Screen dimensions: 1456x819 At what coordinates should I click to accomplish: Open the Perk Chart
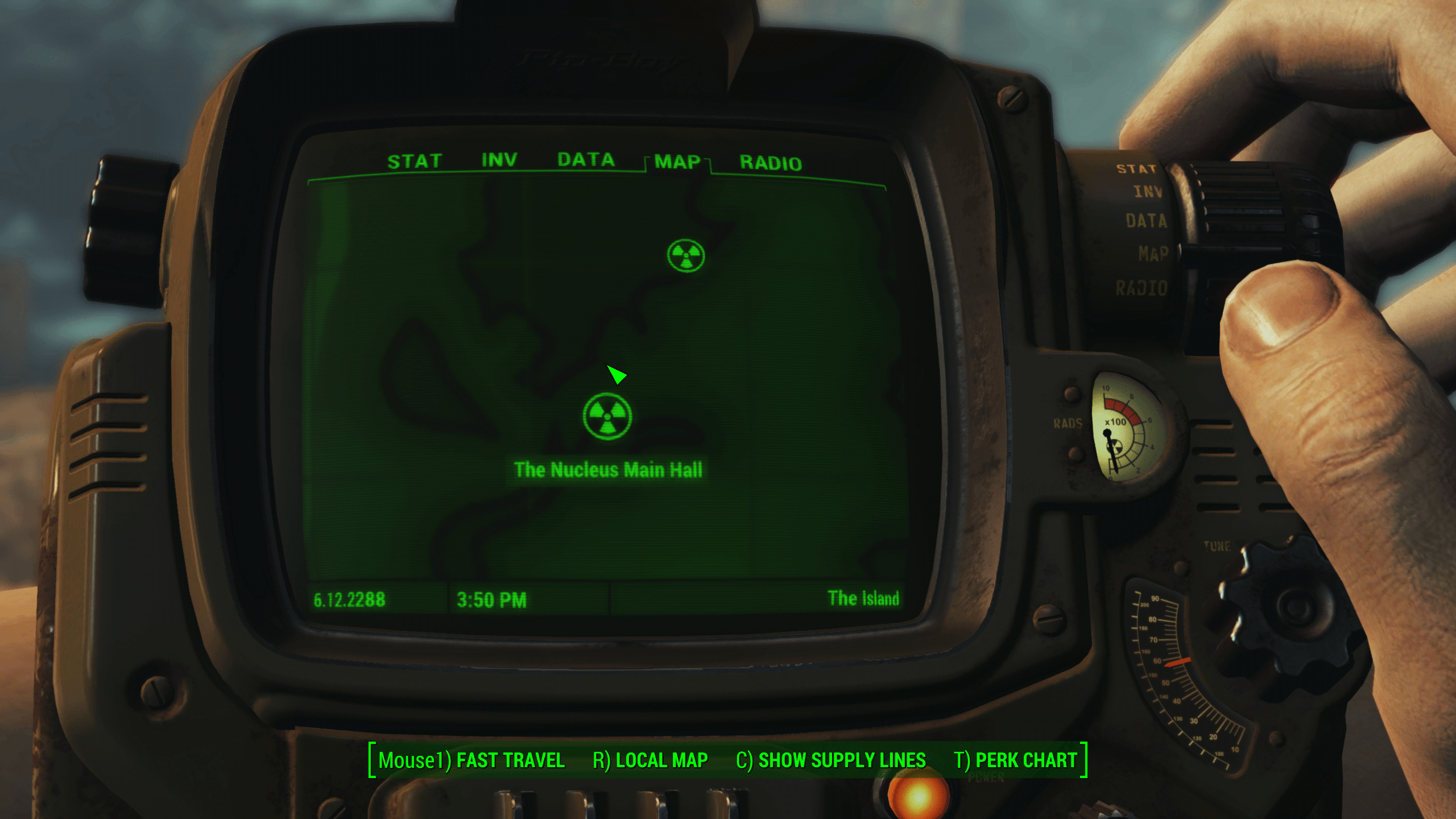1015,760
